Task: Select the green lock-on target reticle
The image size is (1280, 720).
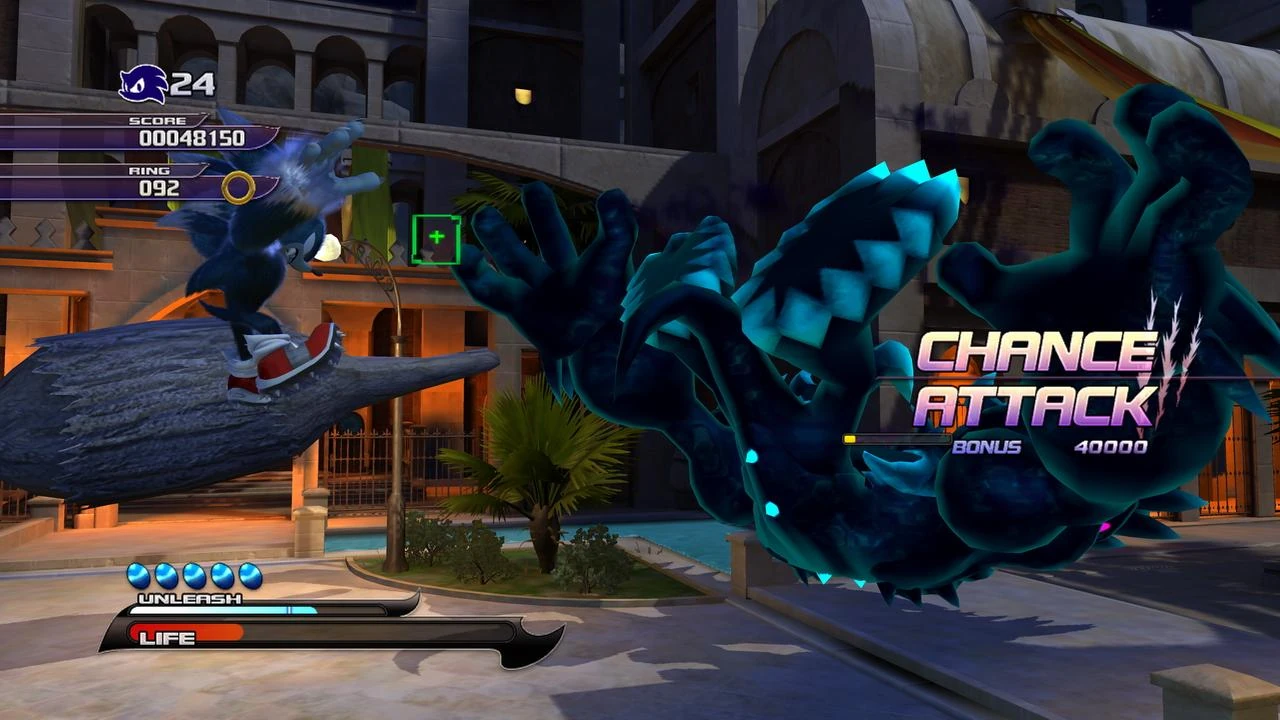Action: click(x=437, y=239)
